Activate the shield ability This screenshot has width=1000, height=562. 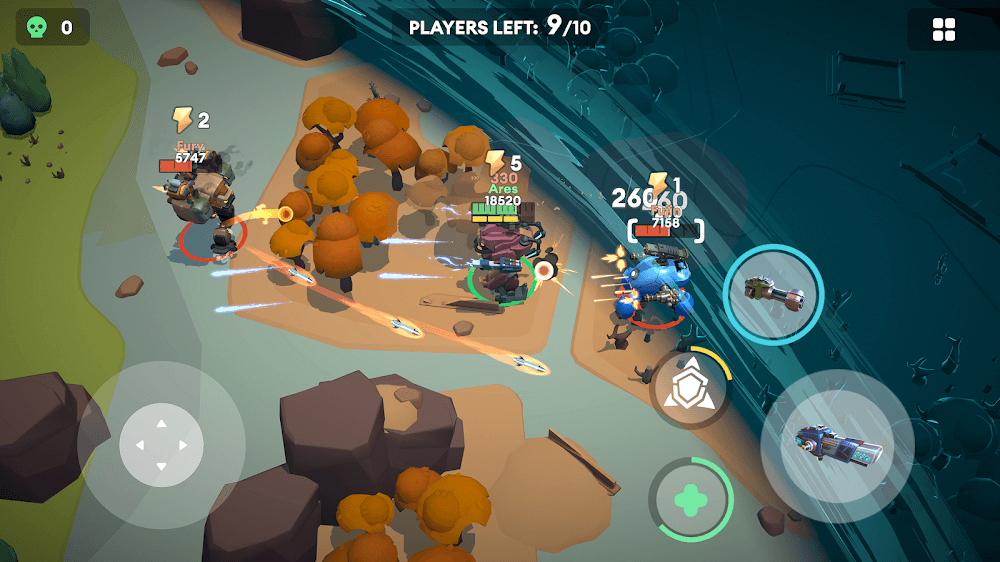pyautogui.click(x=689, y=390)
